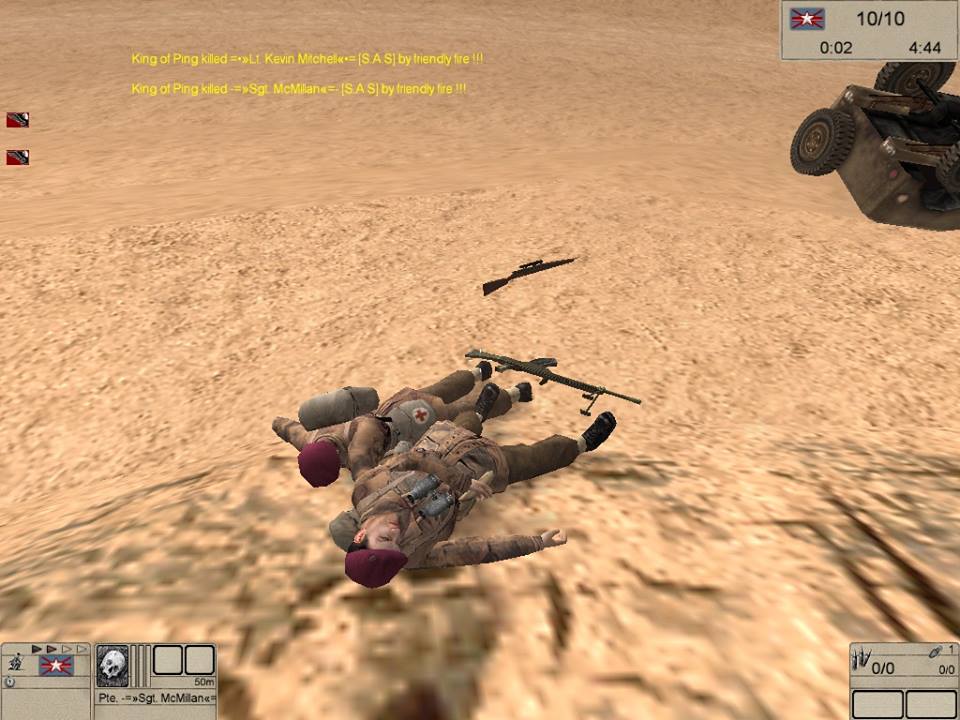Click the kill message naming Sgt. McMillan
This screenshot has width=960, height=720.
point(298,90)
